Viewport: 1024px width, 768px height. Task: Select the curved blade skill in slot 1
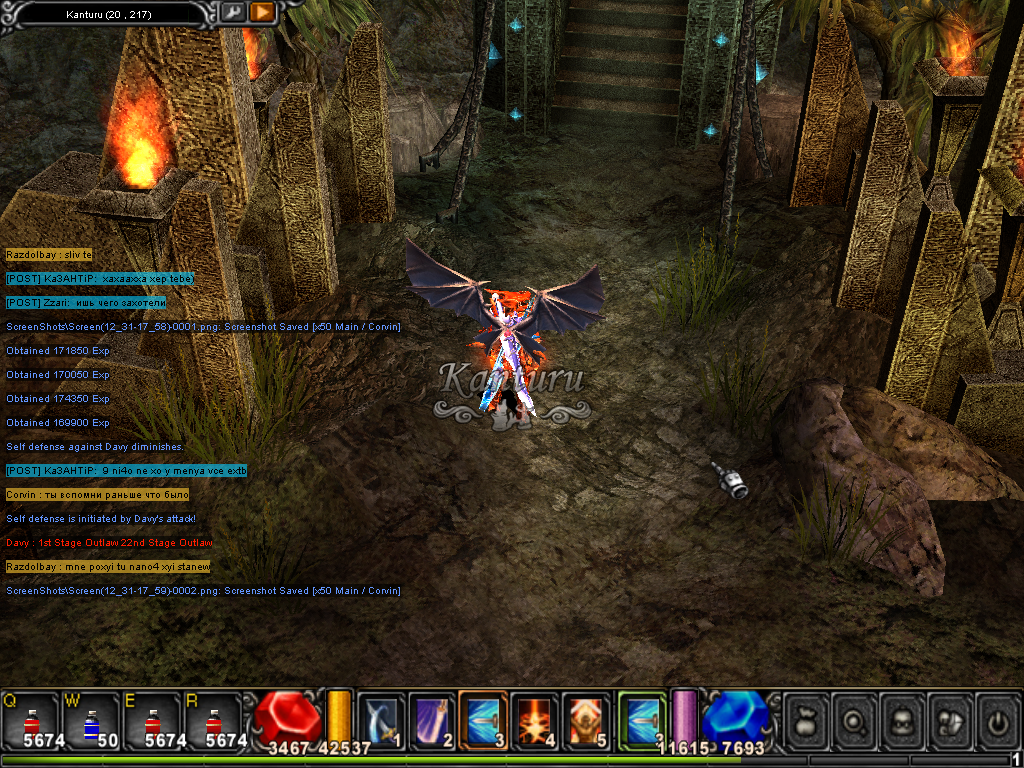point(381,719)
